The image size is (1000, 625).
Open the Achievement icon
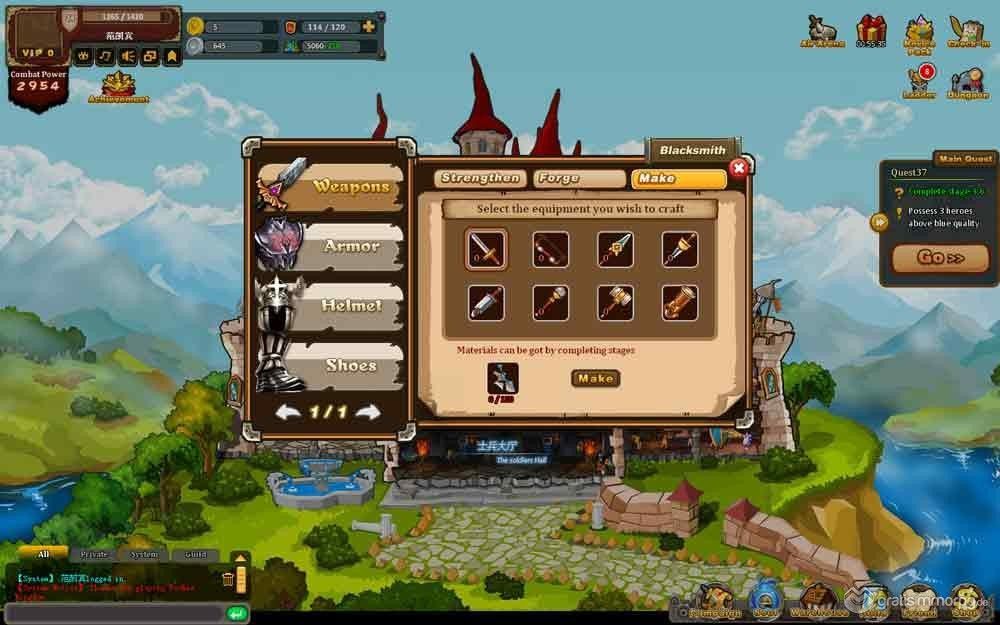(118, 88)
